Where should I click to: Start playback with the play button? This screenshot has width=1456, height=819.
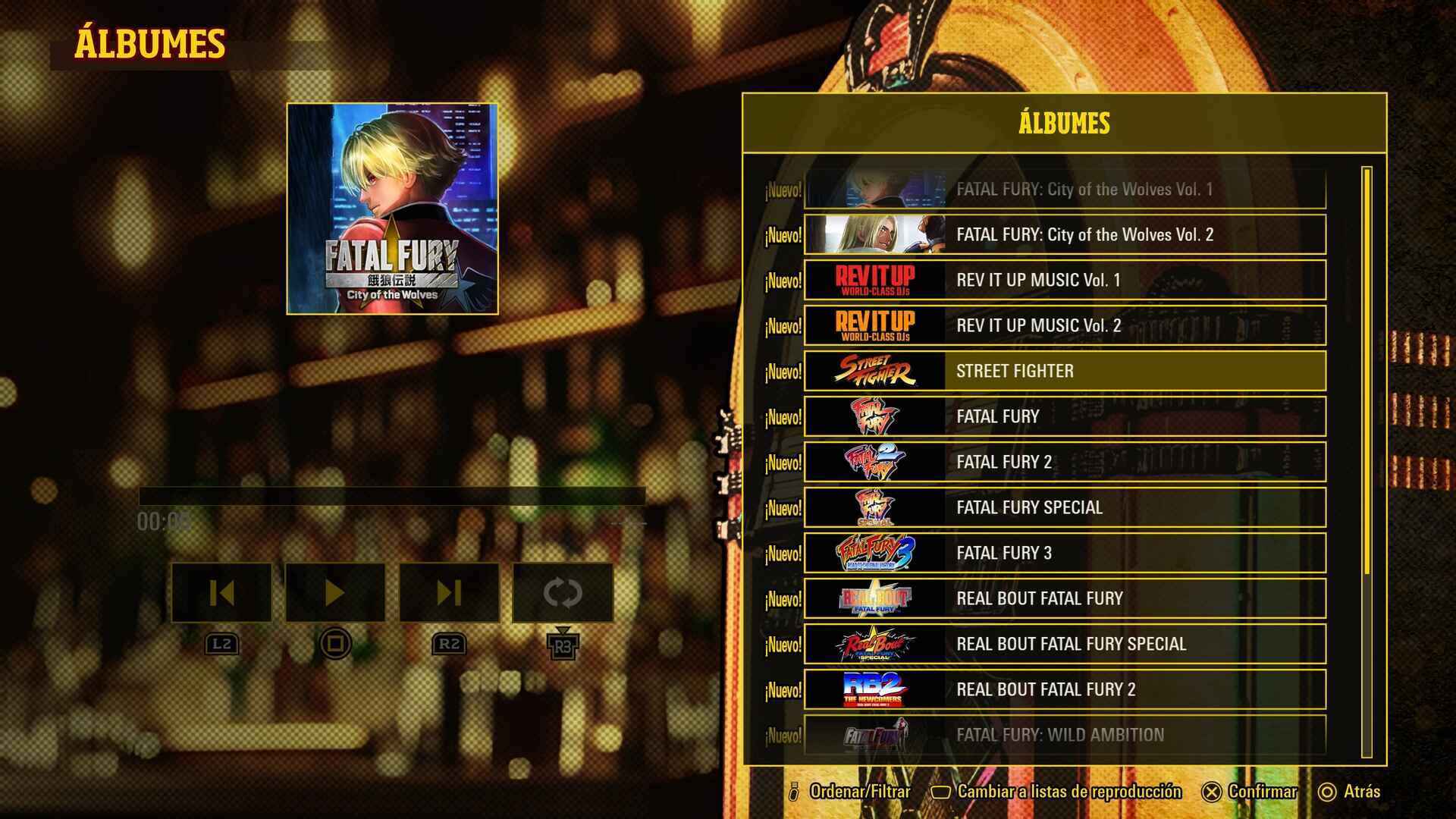(335, 592)
